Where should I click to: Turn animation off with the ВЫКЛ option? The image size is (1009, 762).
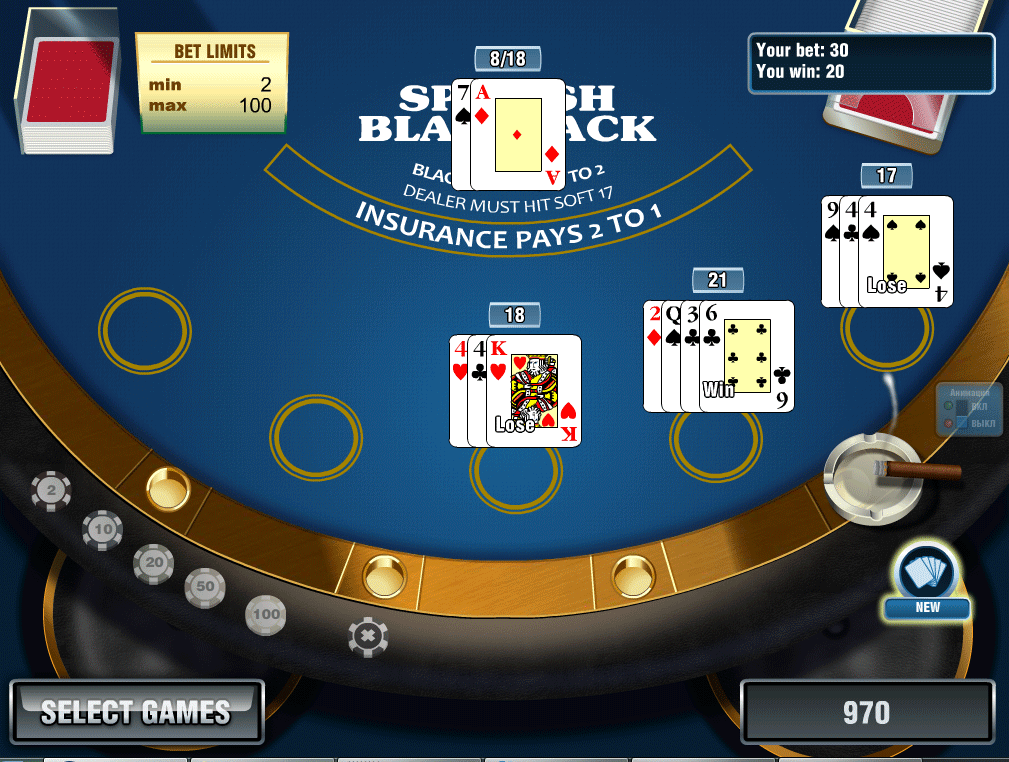coord(950,424)
